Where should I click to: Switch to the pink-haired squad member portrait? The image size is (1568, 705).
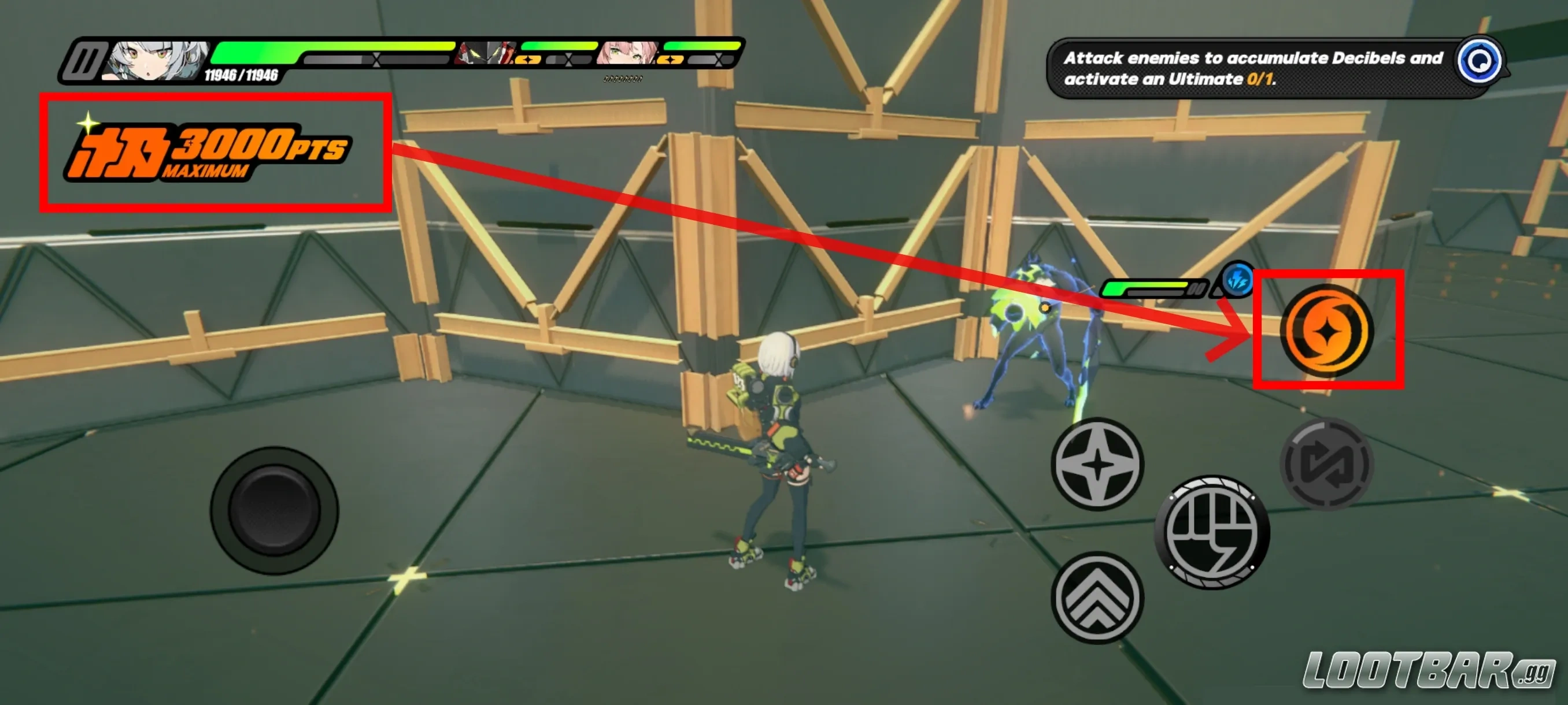tap(627, 54)
